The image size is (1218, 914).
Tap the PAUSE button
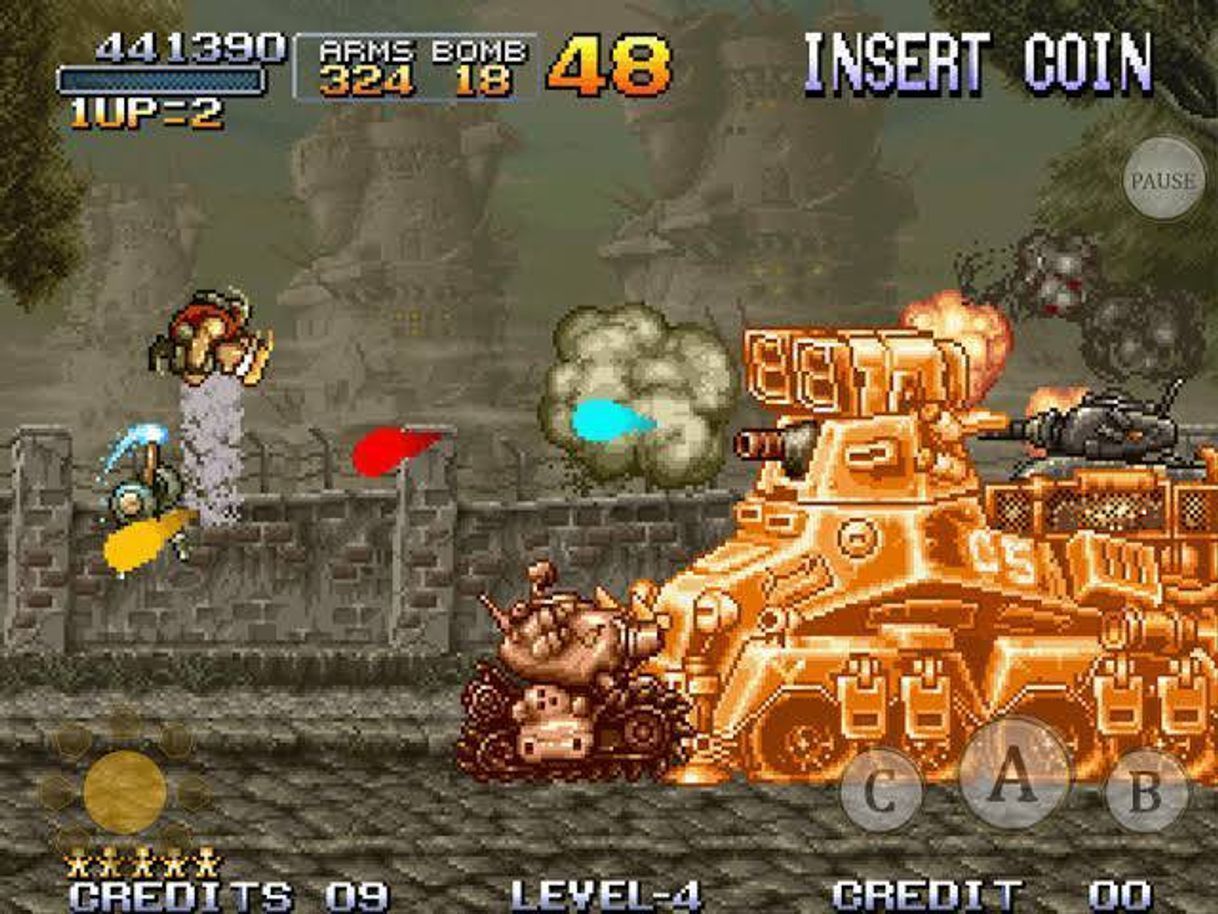tap(1163, 180)
